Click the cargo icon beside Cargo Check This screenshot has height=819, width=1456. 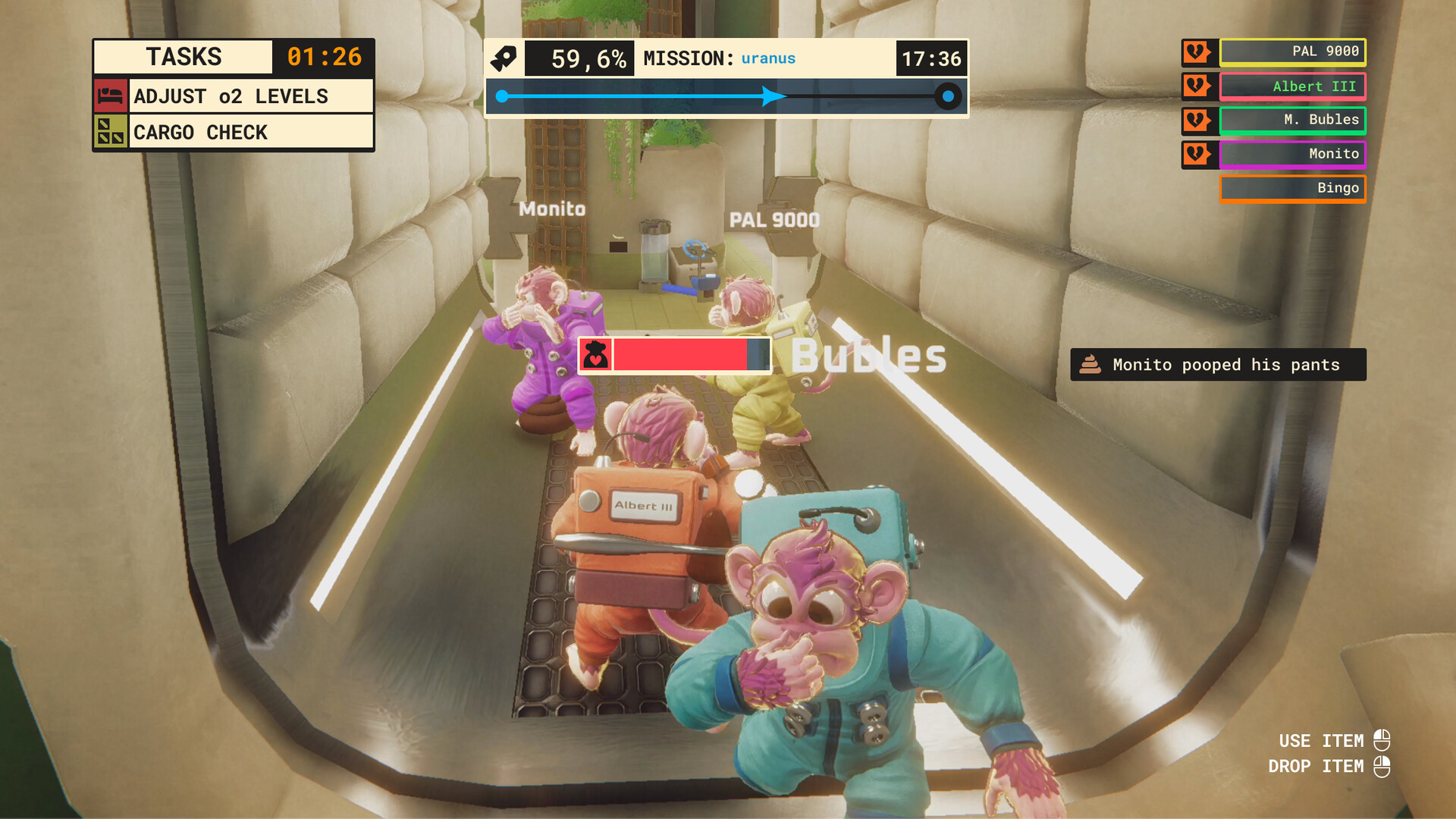coord(111,132)
